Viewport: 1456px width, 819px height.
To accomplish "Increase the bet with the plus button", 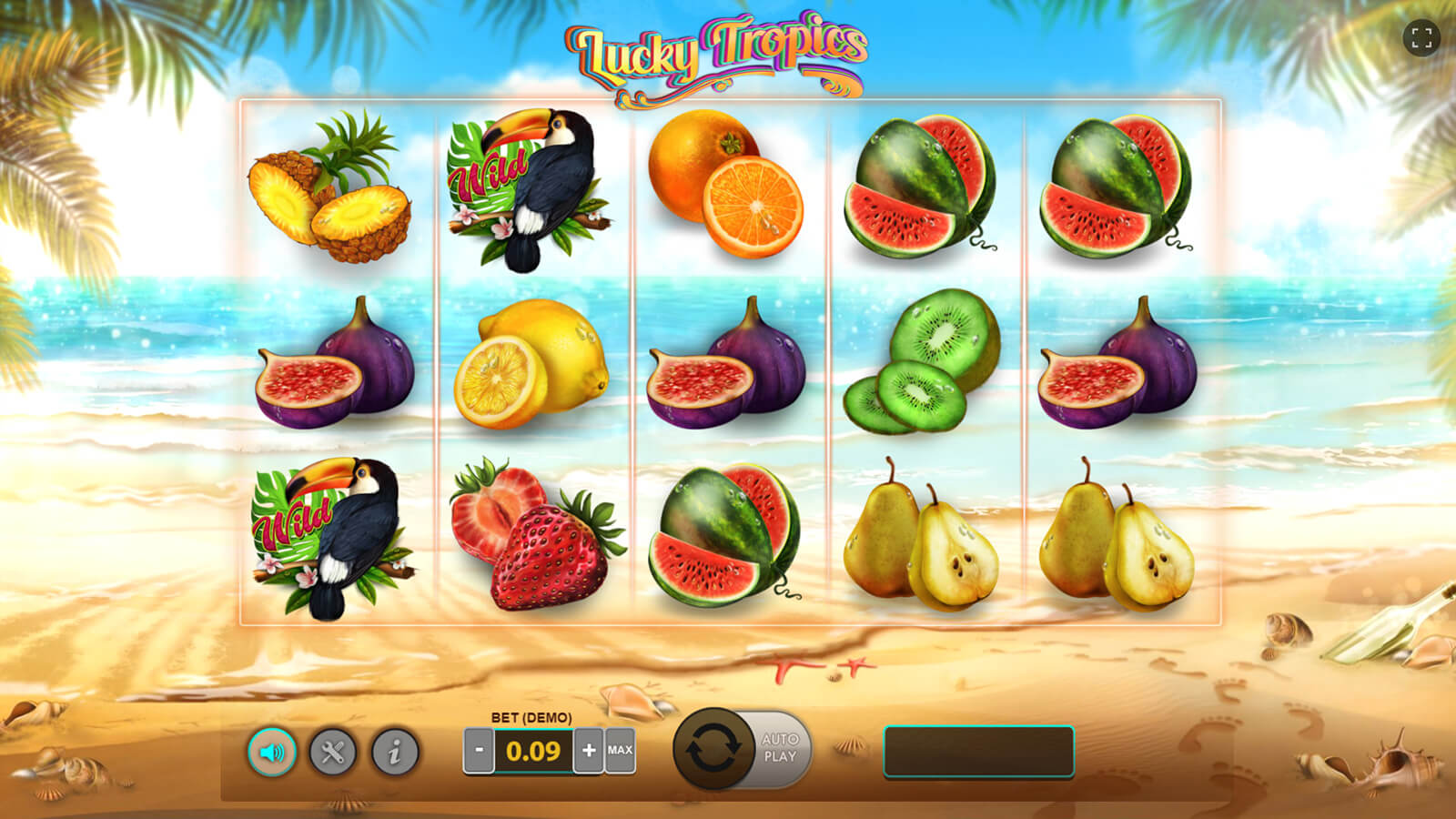I will (589, 751).
